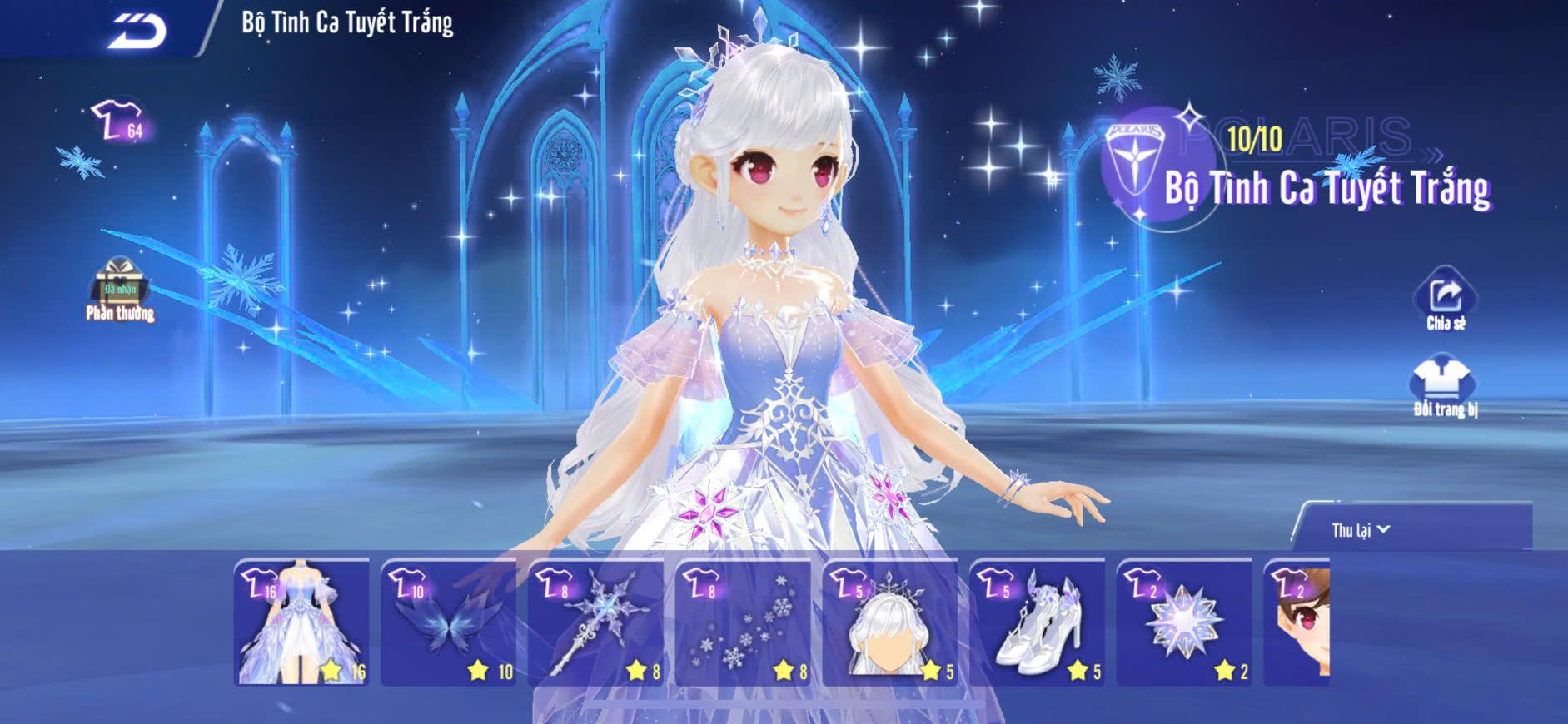Select the snow dress item thumbnail
The width and height of the screenshot is (1568, 724).
pyautogui.click(x=301, y=622)
